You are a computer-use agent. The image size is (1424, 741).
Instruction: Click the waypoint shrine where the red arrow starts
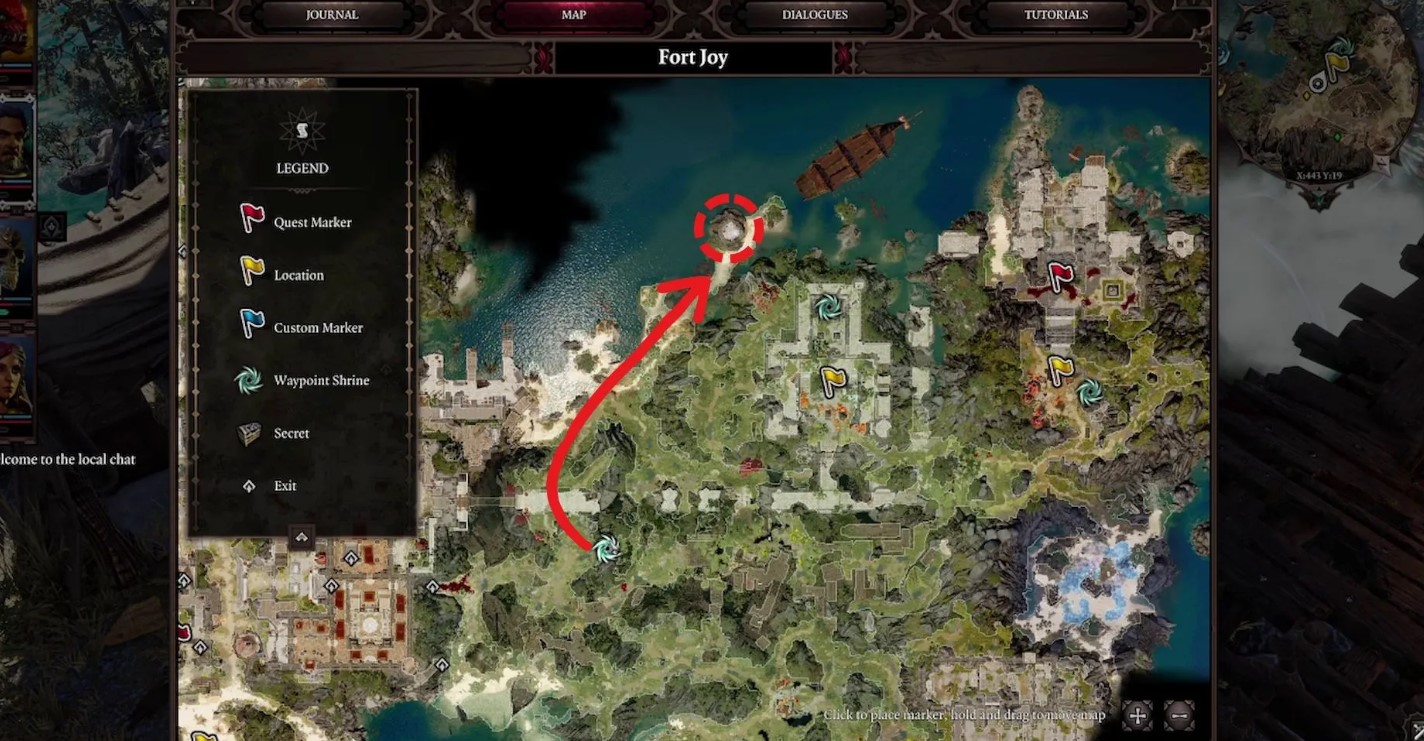[605, 548]
